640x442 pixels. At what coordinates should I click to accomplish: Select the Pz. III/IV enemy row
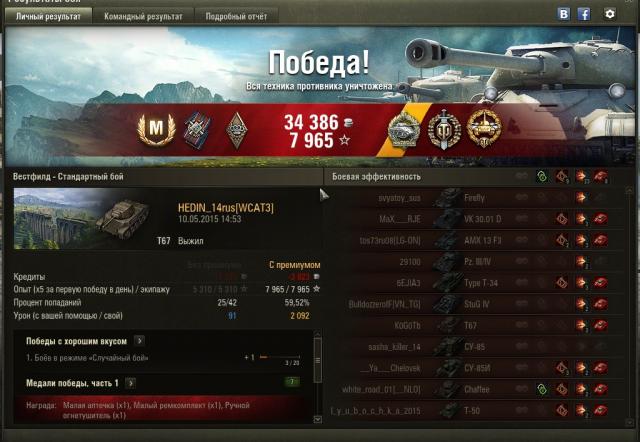pos(470,261)
